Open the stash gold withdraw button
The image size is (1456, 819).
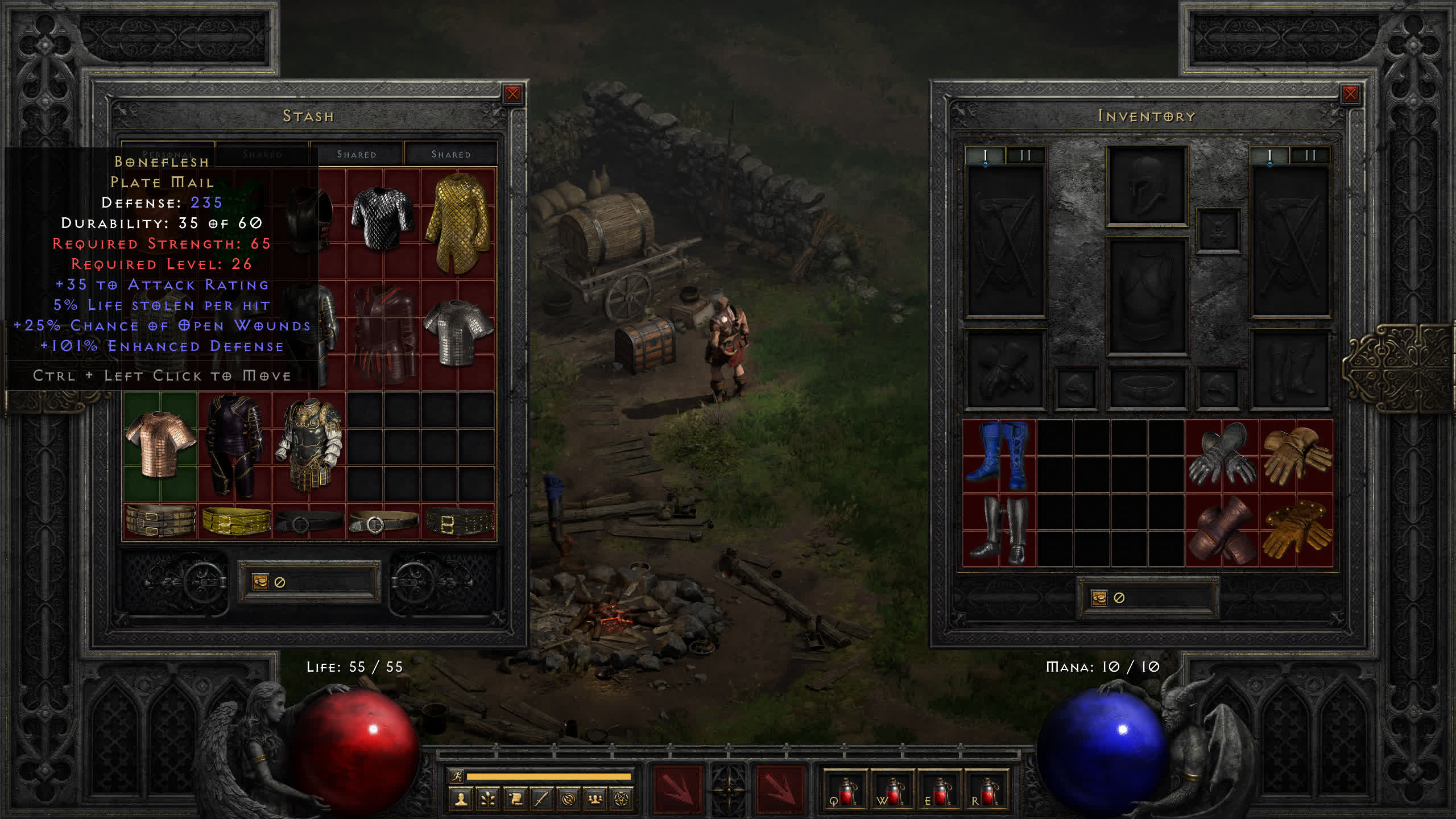tap(260, 582)
